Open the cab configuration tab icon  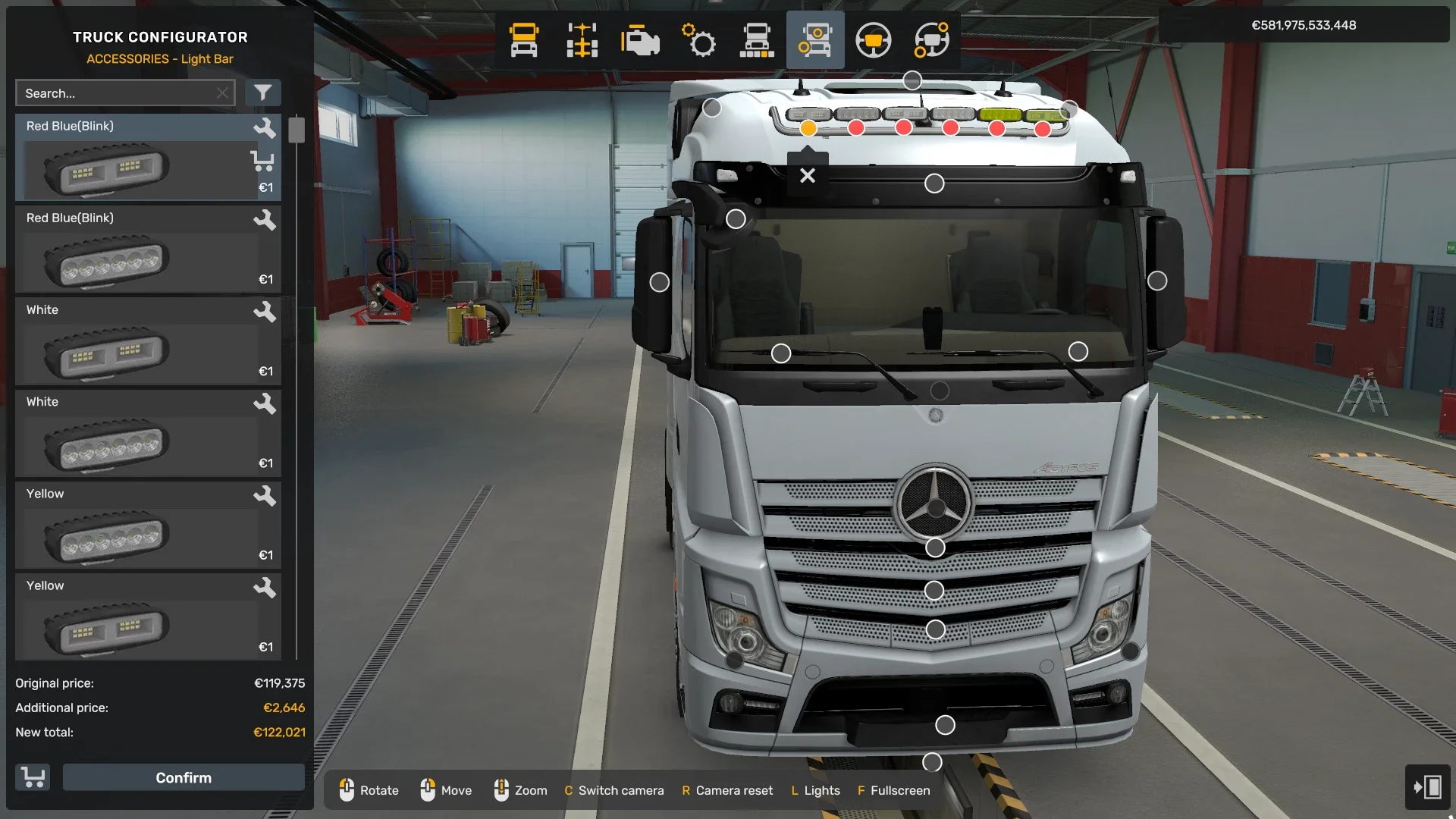tap(523, 40)
